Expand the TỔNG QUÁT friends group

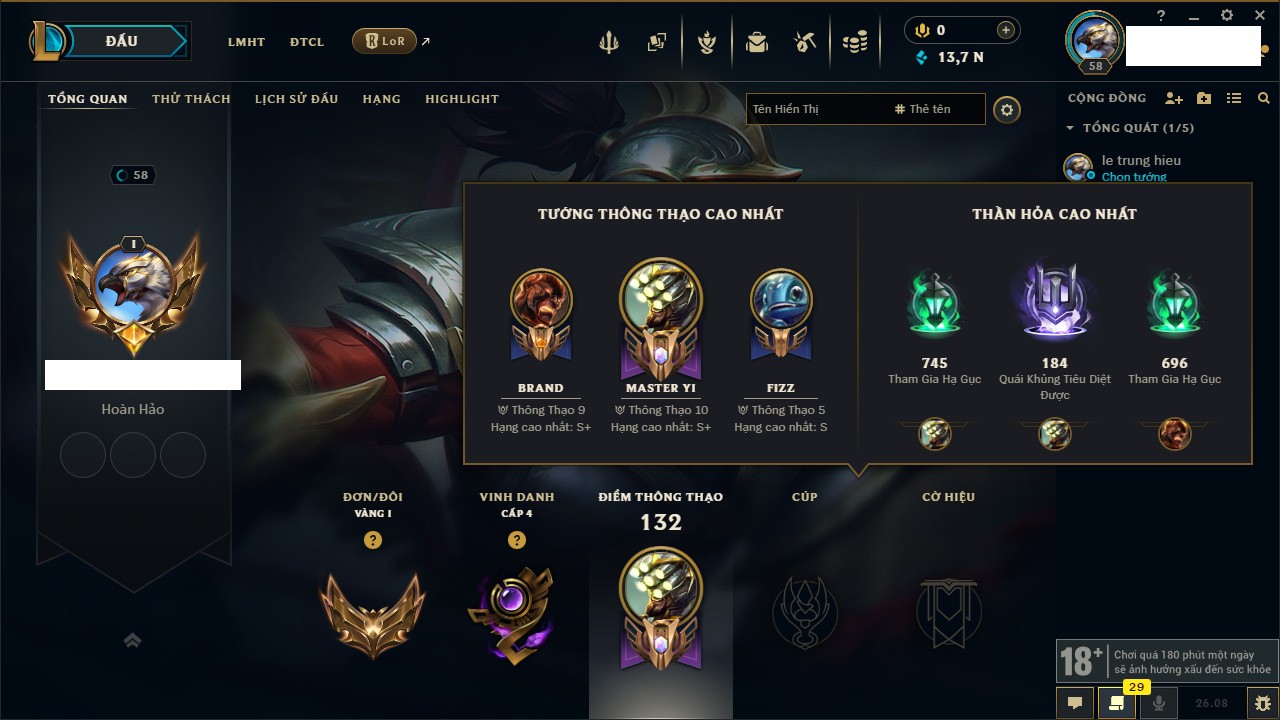tap(1071, 128)
